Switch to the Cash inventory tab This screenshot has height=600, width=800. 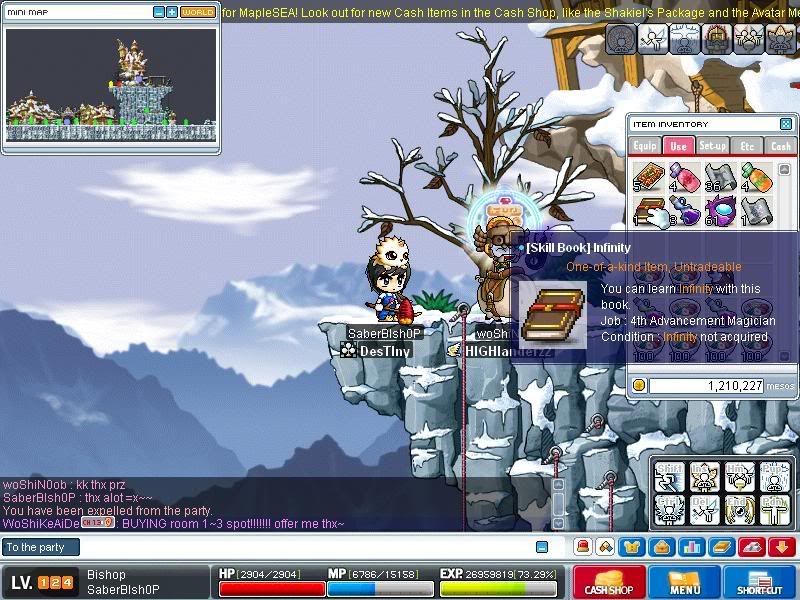(780, 146)
